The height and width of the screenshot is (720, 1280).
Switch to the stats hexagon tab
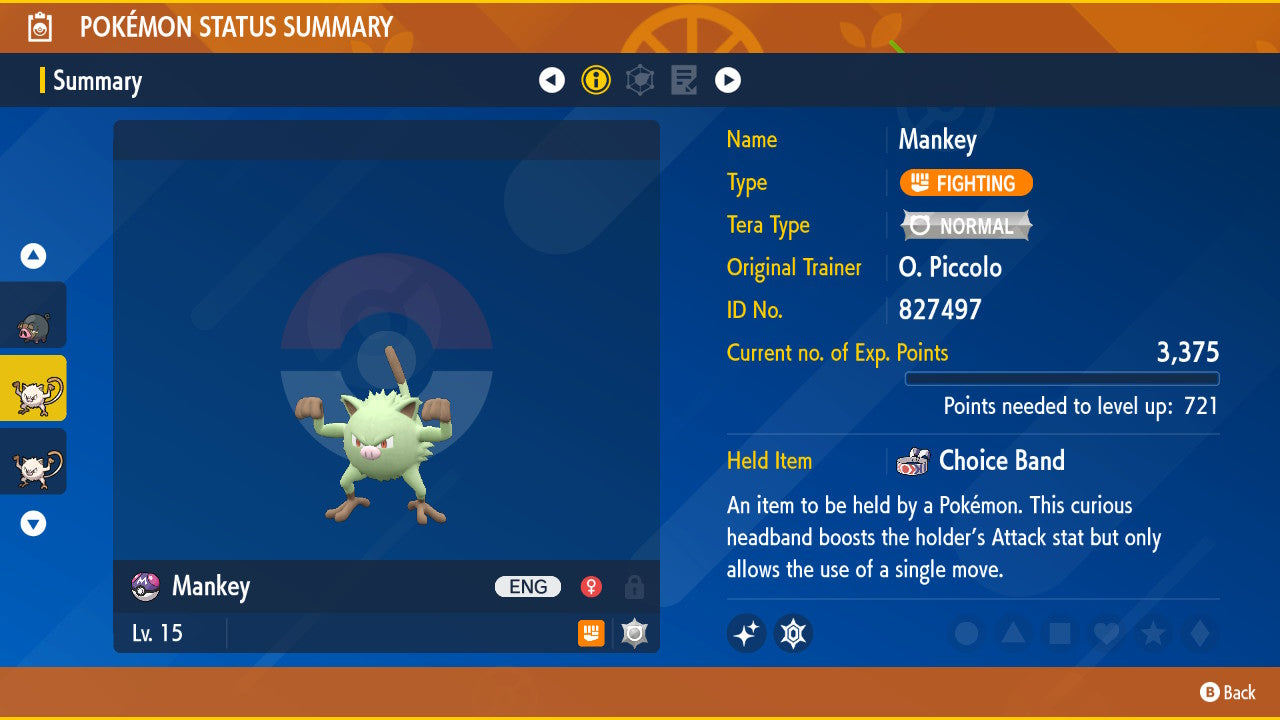pos(640,80)
